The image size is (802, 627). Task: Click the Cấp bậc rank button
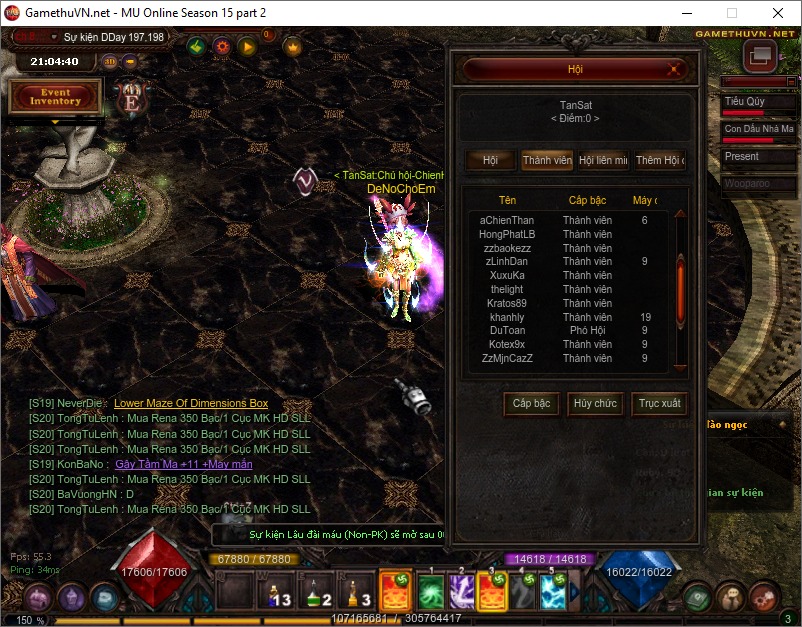coord(531,404)
